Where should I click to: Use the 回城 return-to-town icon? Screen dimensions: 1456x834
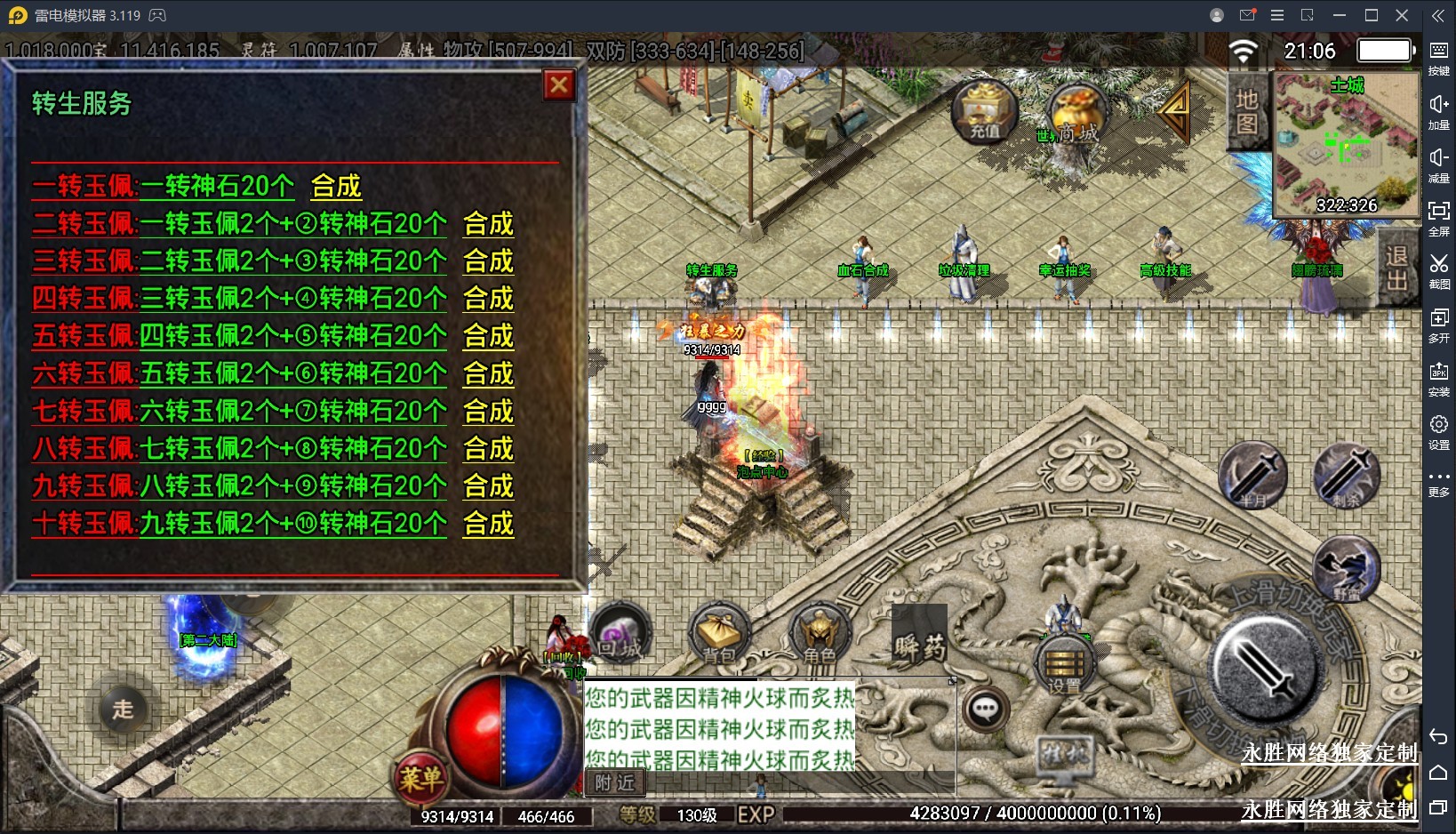620,633
